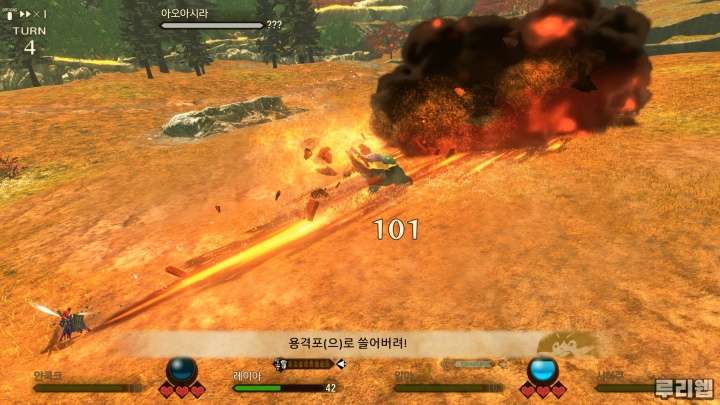Image resolution: width=720 pixels, height=405 pixels.
Task: Select the bright blue kinship orb
Action: click(x=542, y=369)
